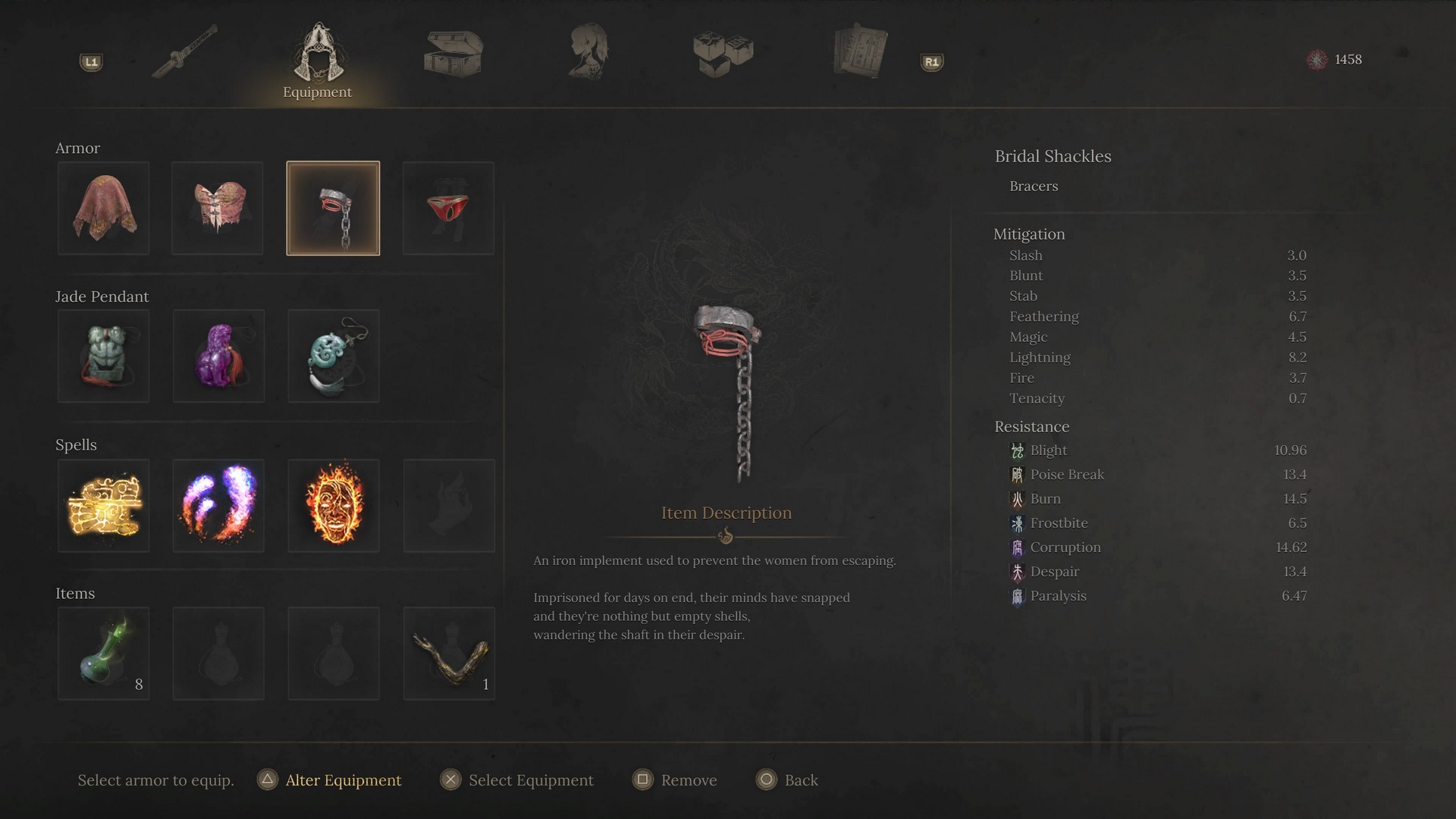Choose the green jade torso pendant
The image size is (1456, 819).
[104, 356]
